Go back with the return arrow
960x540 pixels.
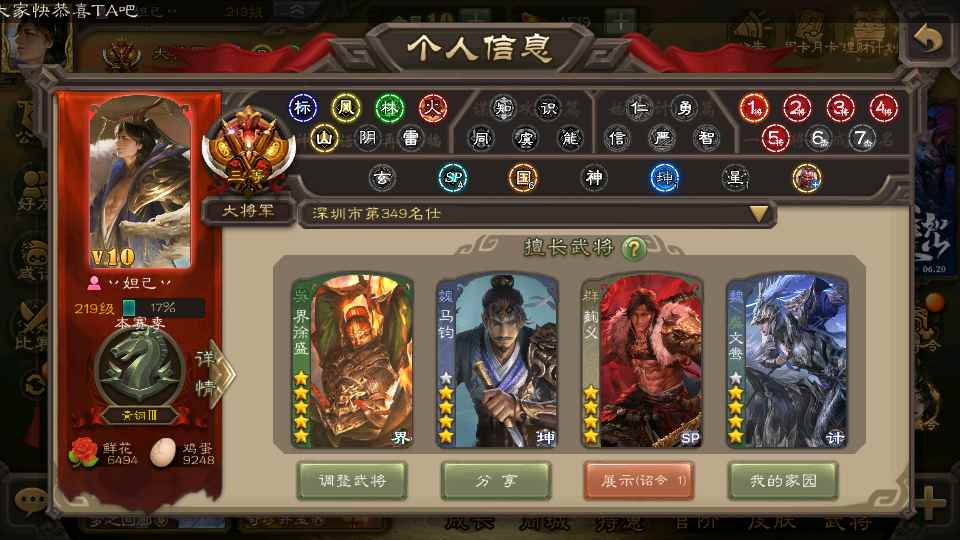[x=927, y=41]
